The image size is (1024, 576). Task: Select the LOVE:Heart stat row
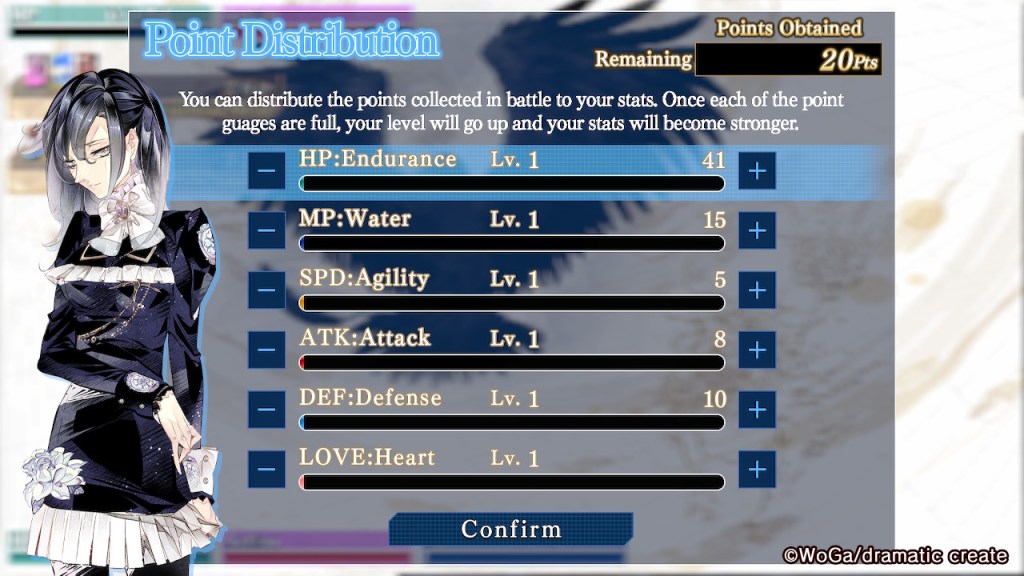[x=511, y=459]
